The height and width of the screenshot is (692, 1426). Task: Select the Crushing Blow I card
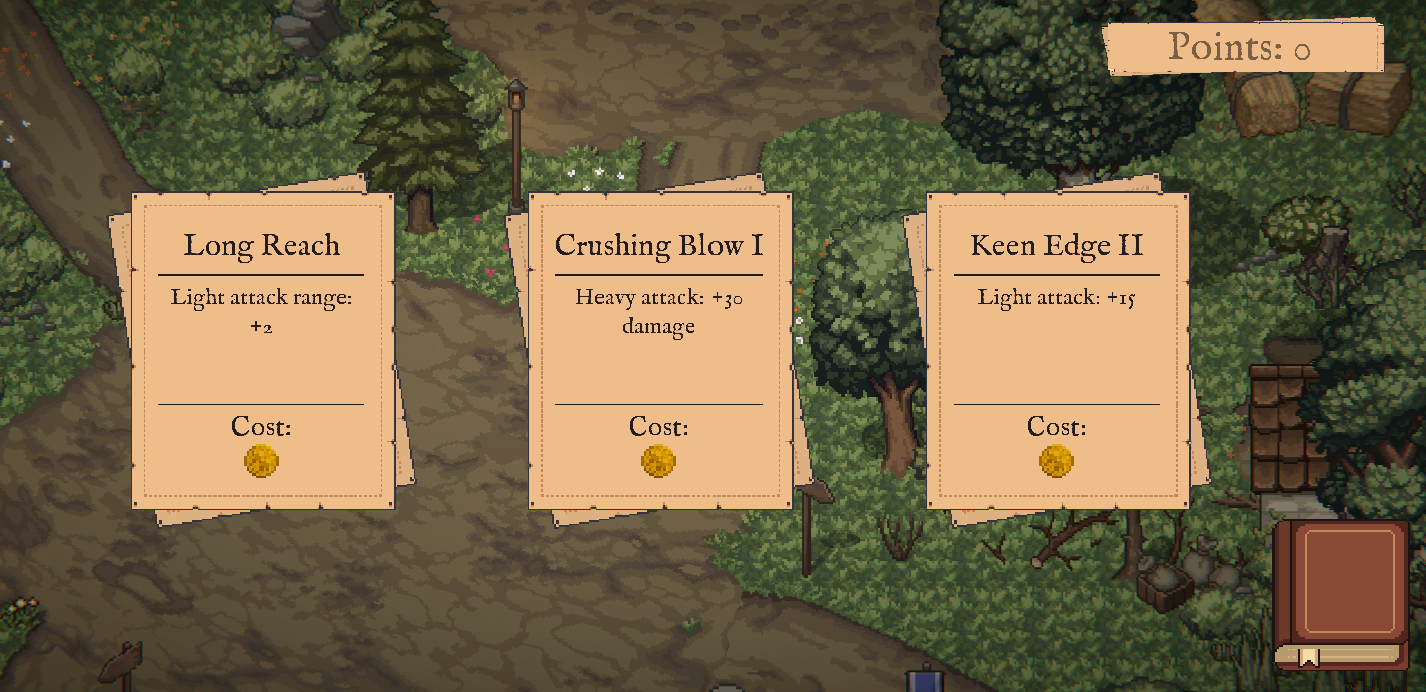[659, 350]
